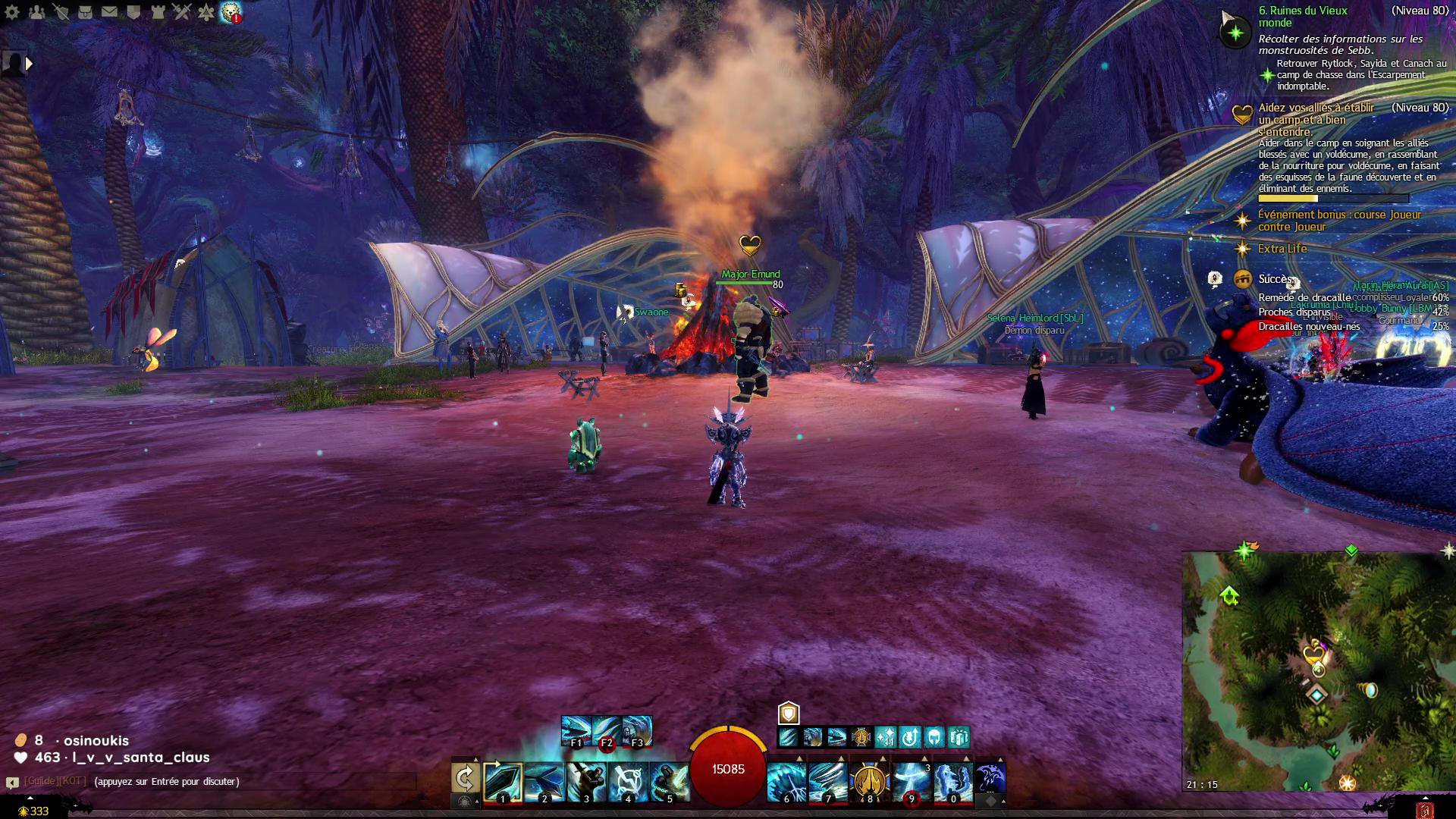The image size is (1456, 819).
Task: Open the inventory bag icon
Action: pyautogui.click(x=85, y=11)
